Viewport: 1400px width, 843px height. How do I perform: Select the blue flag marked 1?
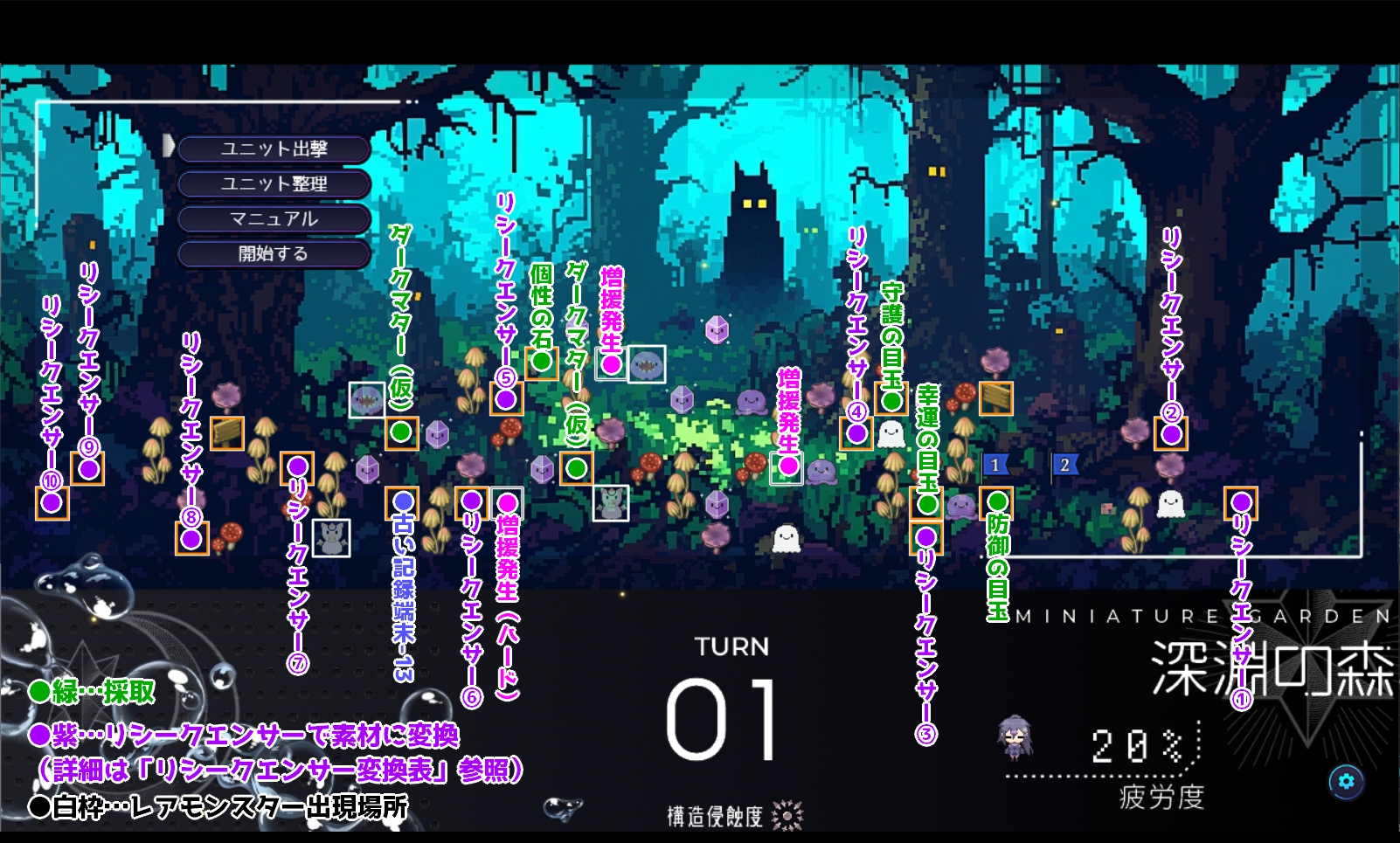click(x=995, y=465)
